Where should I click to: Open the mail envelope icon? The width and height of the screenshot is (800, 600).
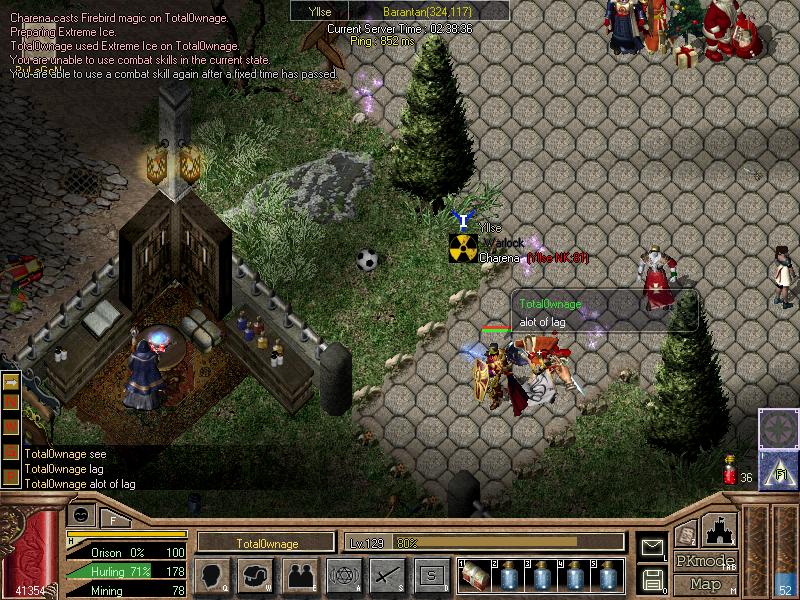tap(652, 546)
